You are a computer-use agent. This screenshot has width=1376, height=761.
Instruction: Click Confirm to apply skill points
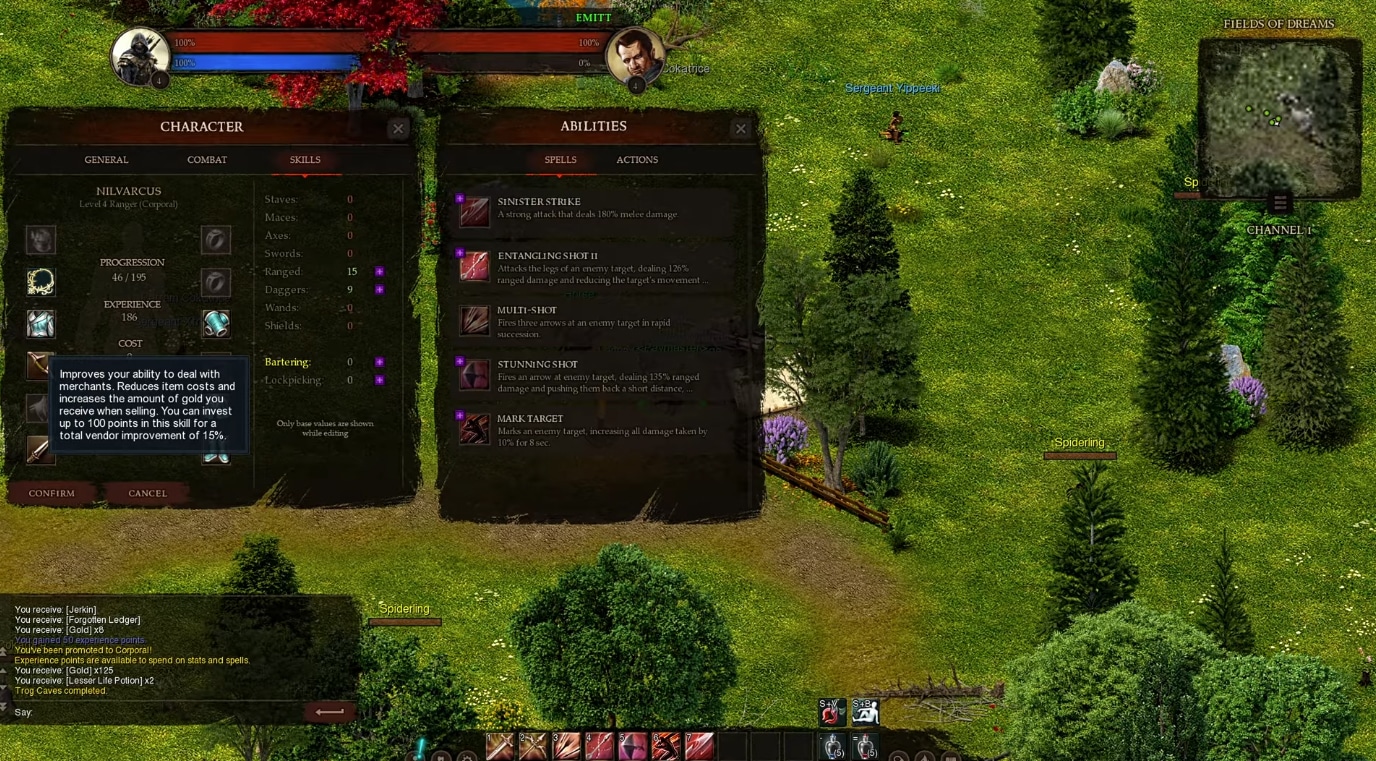tap(51, 493)
